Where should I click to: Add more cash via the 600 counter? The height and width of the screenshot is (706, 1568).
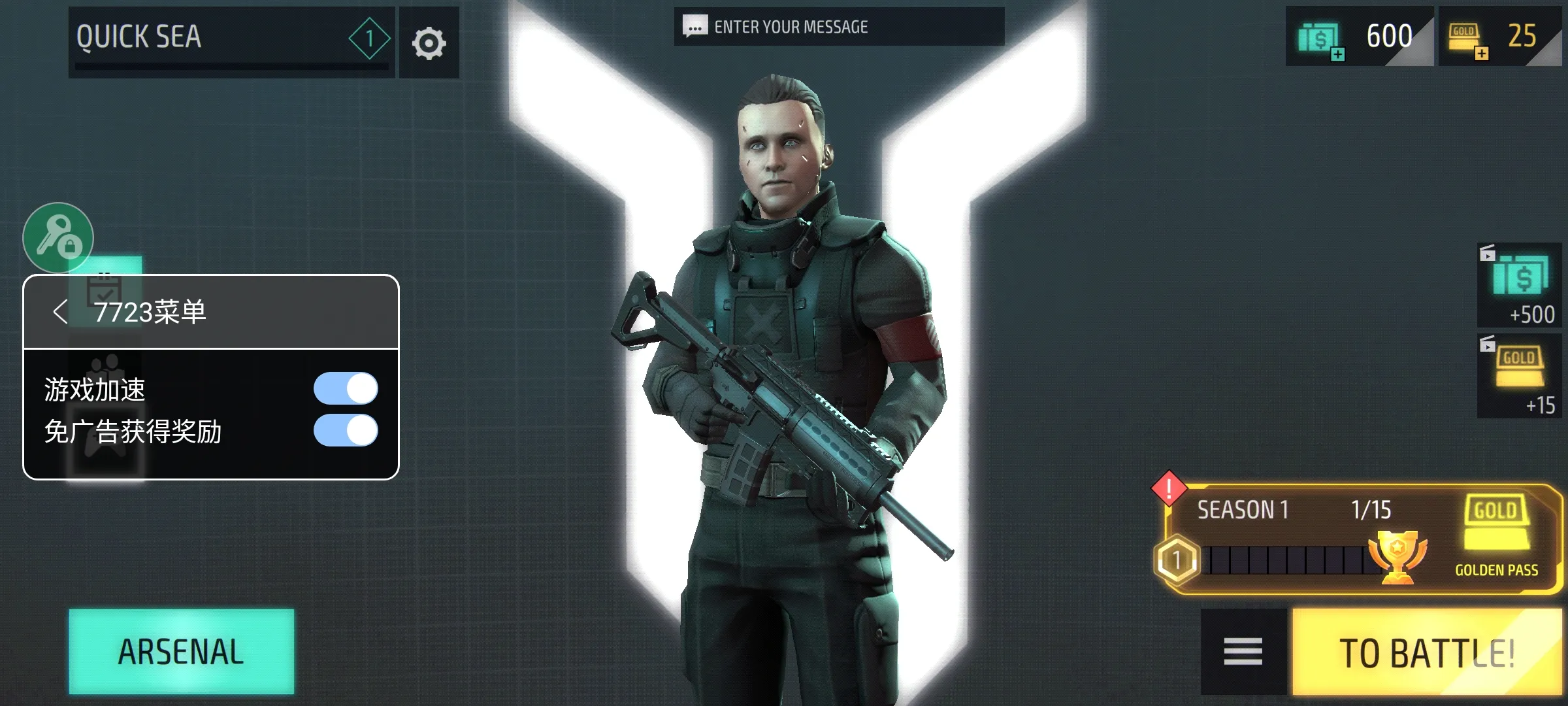tap(1359, 37)
